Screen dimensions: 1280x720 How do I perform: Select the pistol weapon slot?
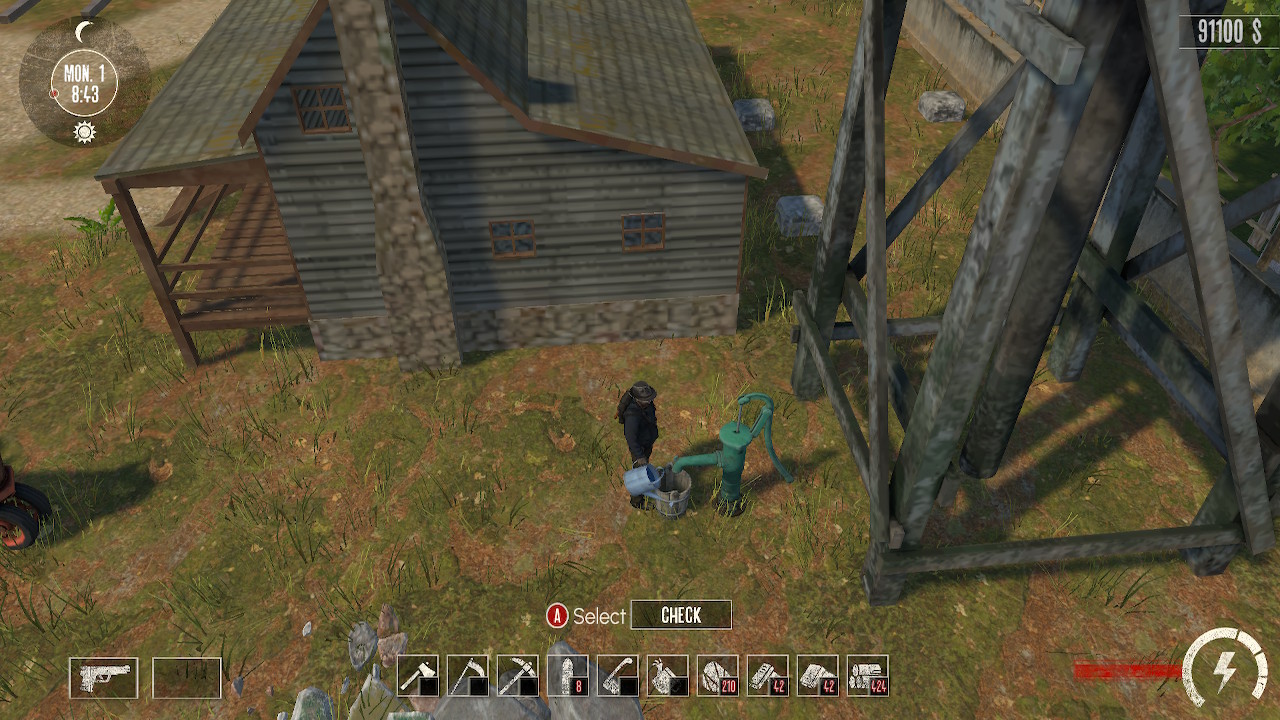[105, 677]
